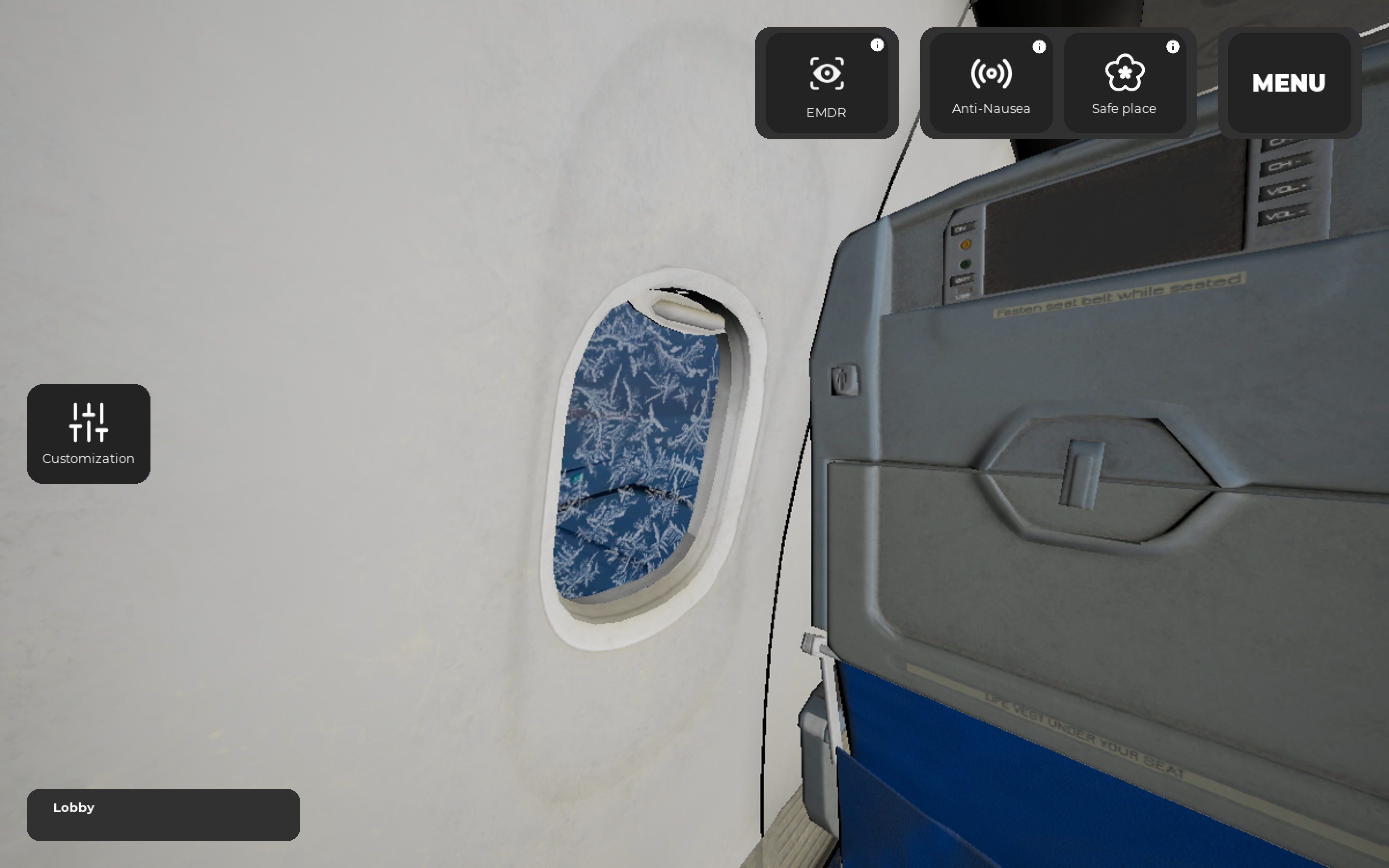Switch the reading light OFF
The height and width of the screenshot is (868, 1389).
pos(962,279)
